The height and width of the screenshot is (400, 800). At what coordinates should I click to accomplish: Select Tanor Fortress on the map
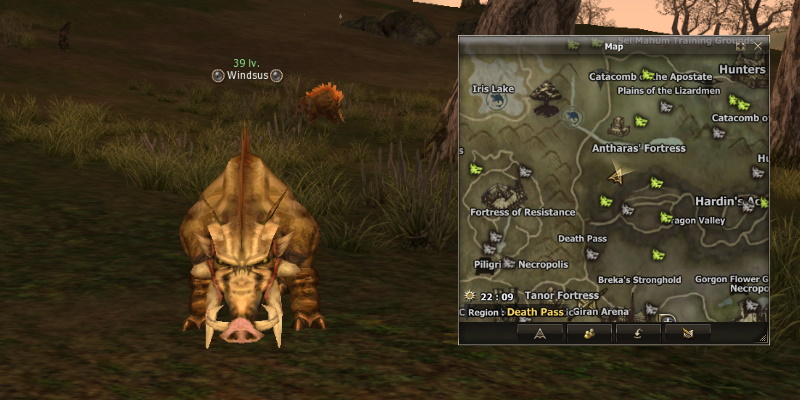coord(561,296)
